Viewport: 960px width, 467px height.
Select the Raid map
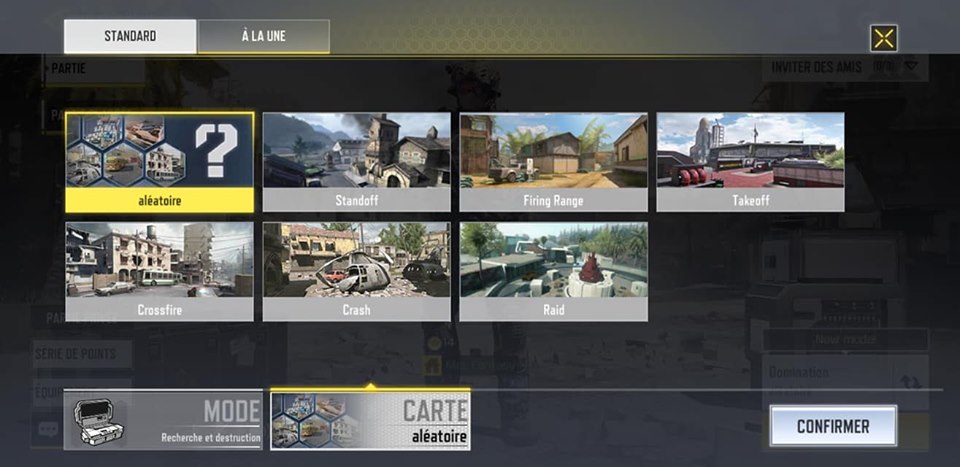click(554, 271)
